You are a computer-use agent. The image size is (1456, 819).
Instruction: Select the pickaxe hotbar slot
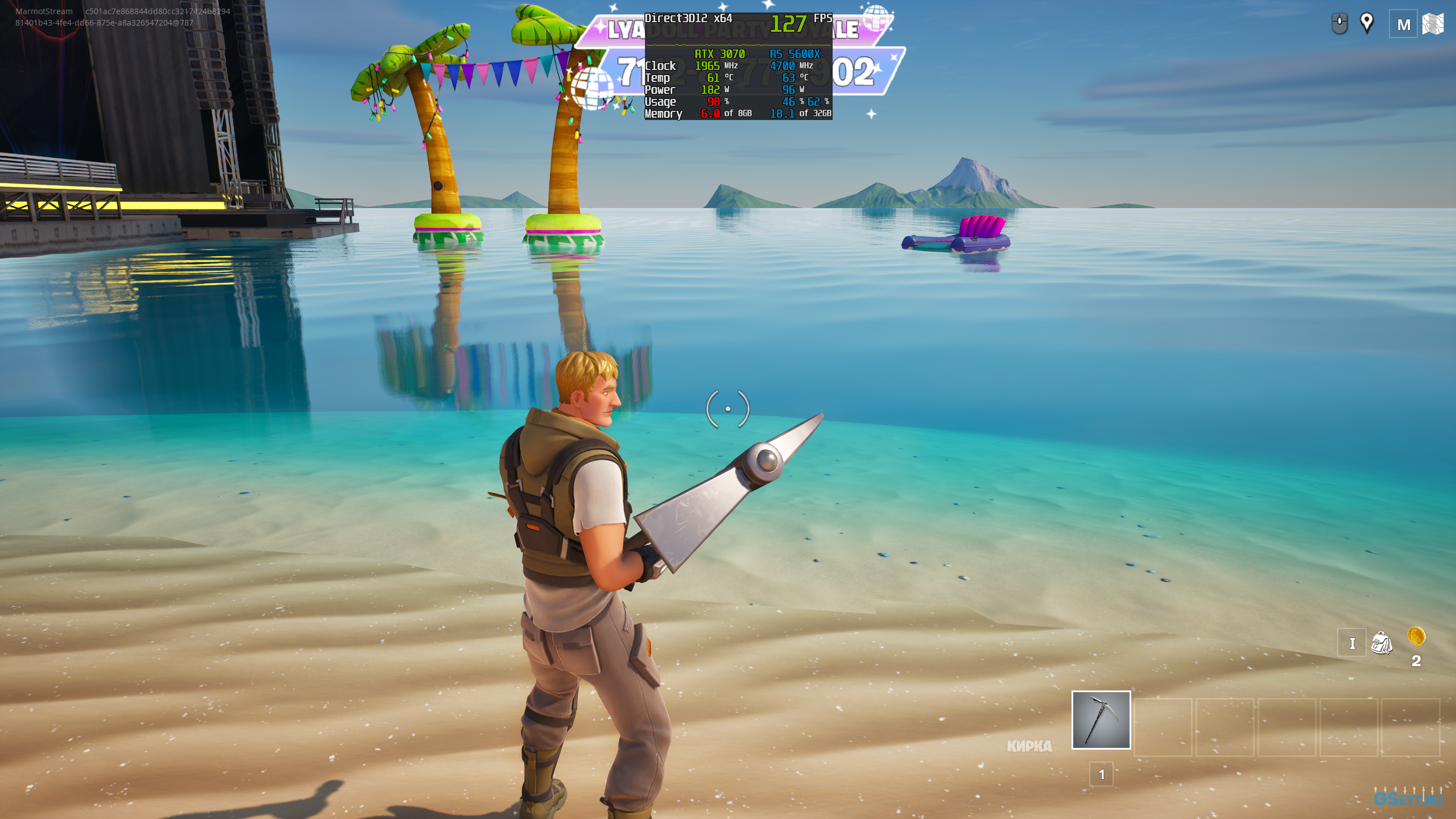point(1101,719)
